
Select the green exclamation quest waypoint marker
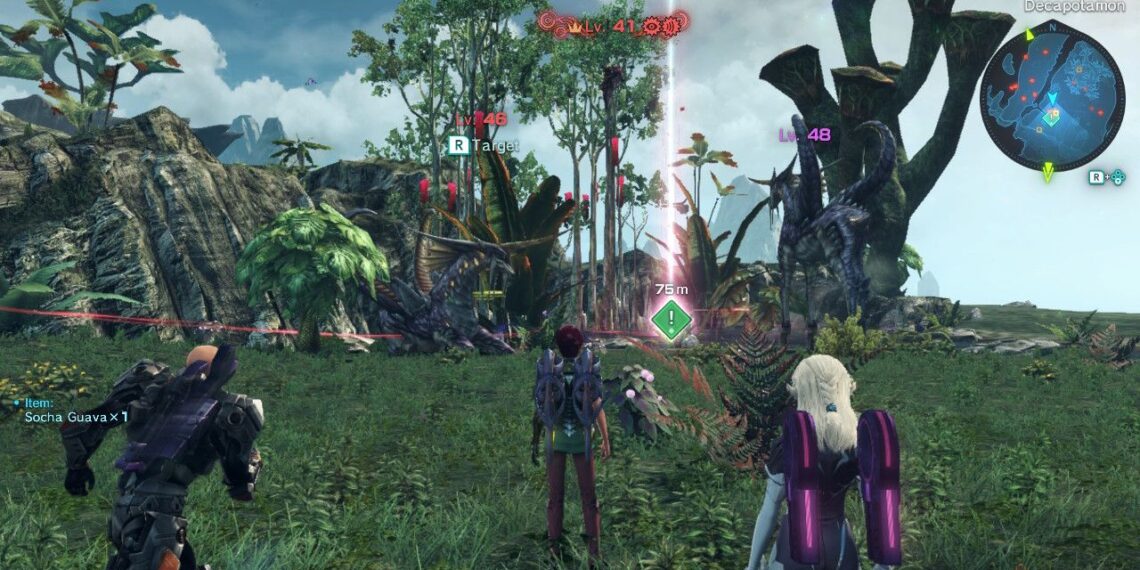[x=671, y=320]
